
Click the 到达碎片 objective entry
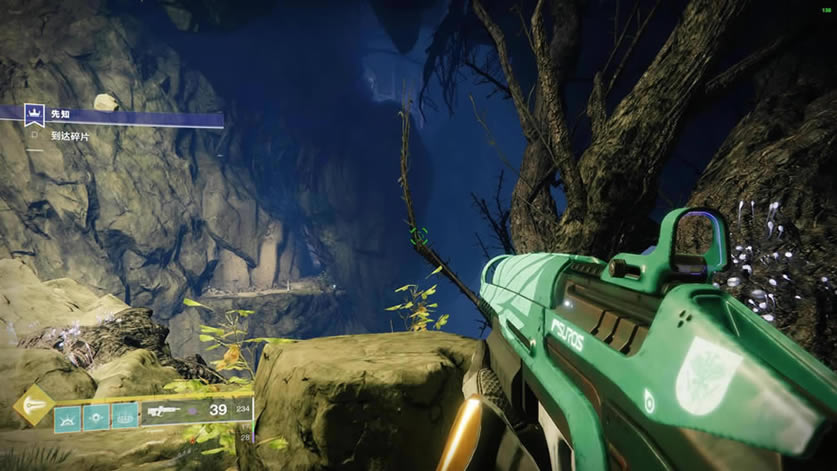point(69,135)
